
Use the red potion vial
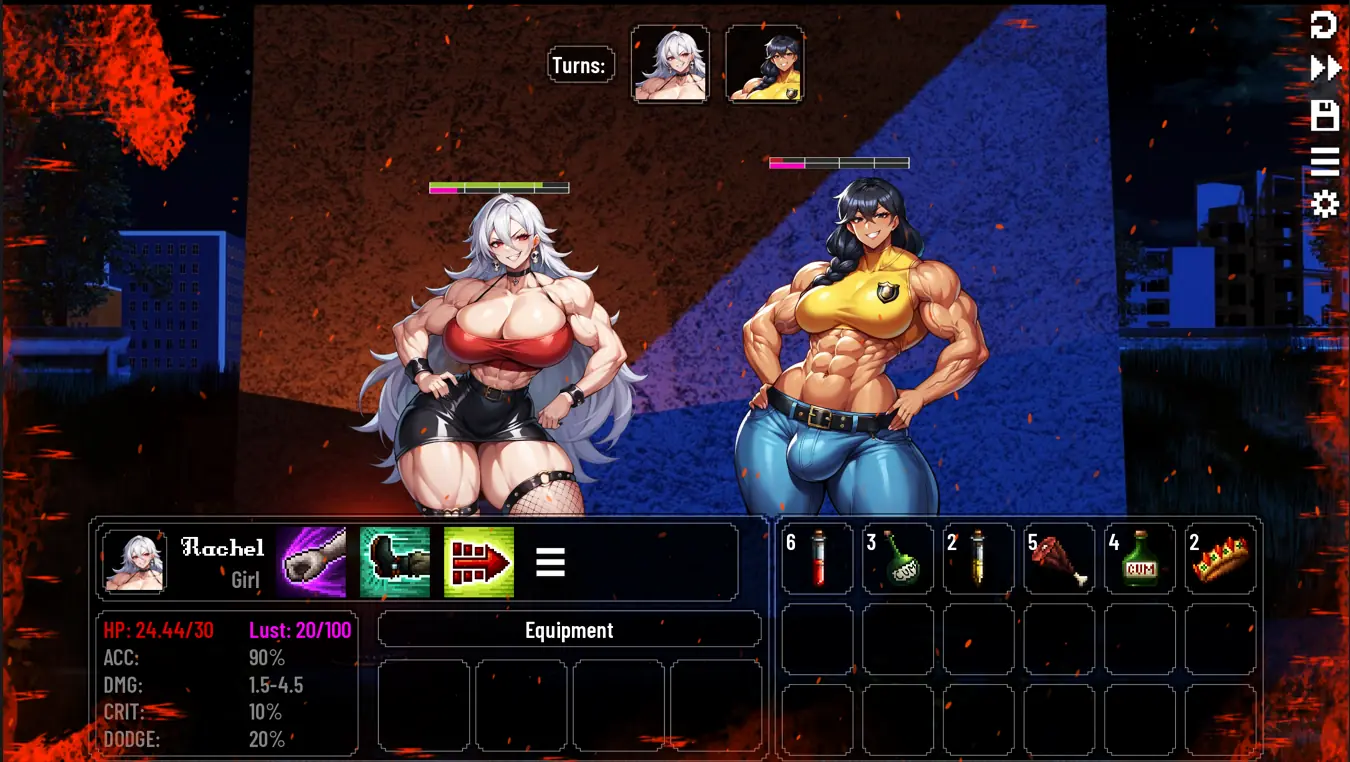(x=818, y=559)
